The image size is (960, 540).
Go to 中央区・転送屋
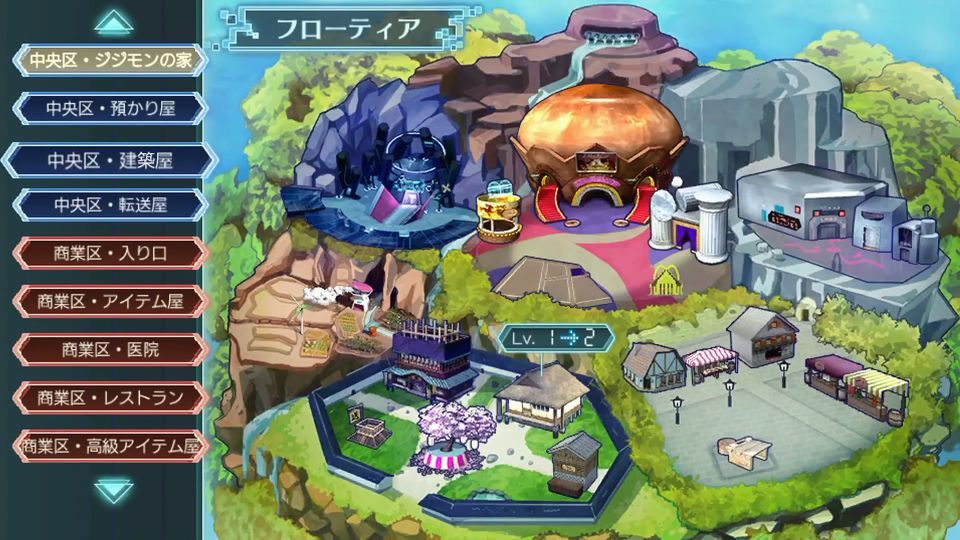point(110,205)
